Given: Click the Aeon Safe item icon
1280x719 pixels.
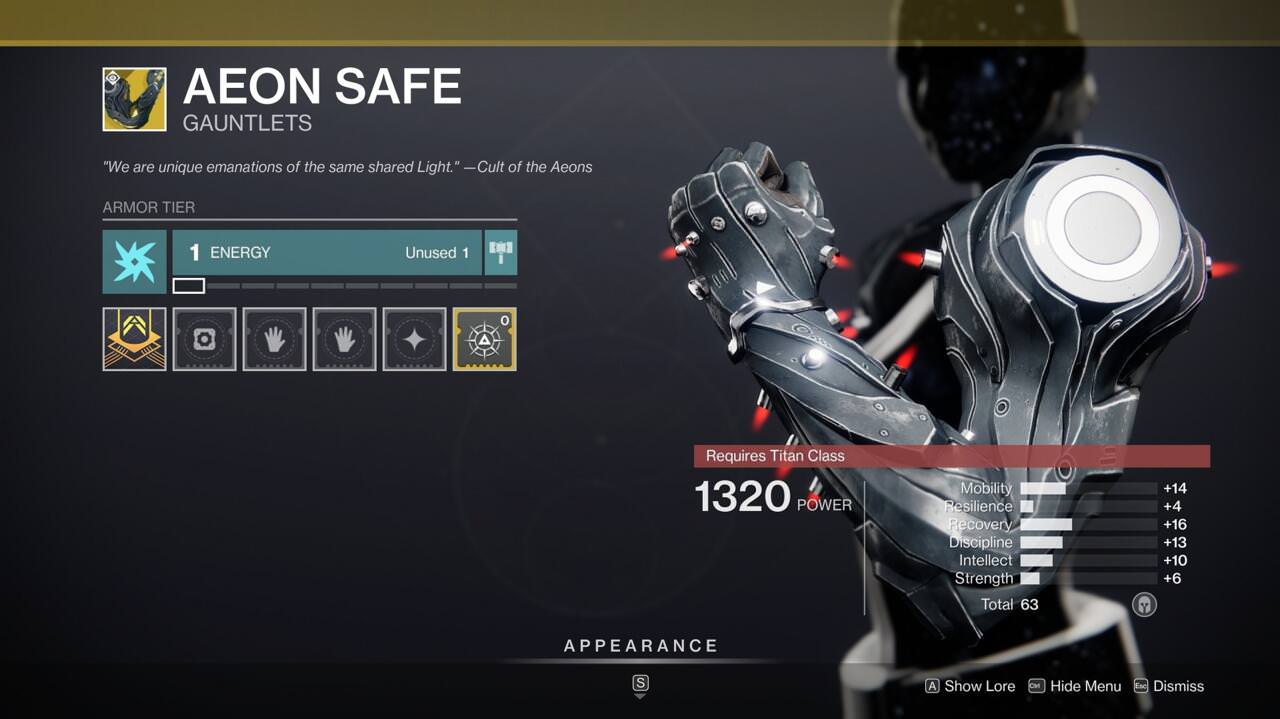Looking at the screenshot, I should [134, 99].
